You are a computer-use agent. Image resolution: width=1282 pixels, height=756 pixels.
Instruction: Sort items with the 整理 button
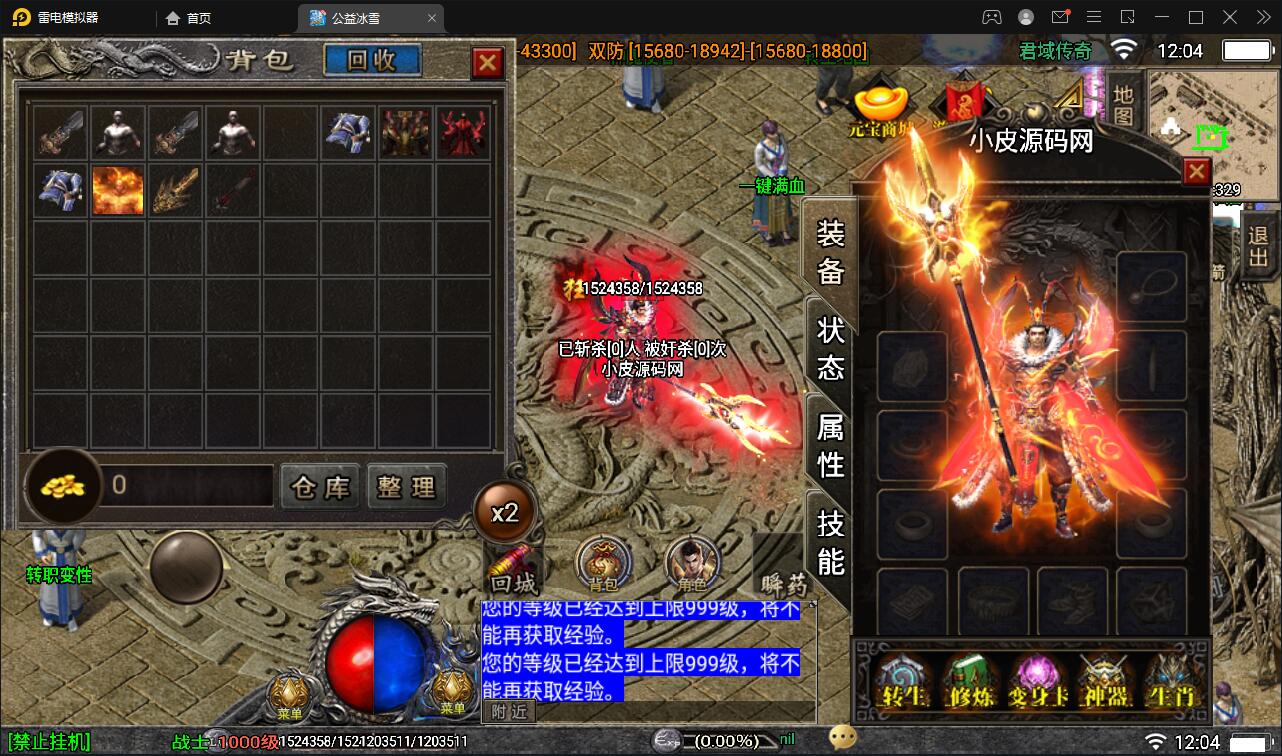tap(406, 487)
